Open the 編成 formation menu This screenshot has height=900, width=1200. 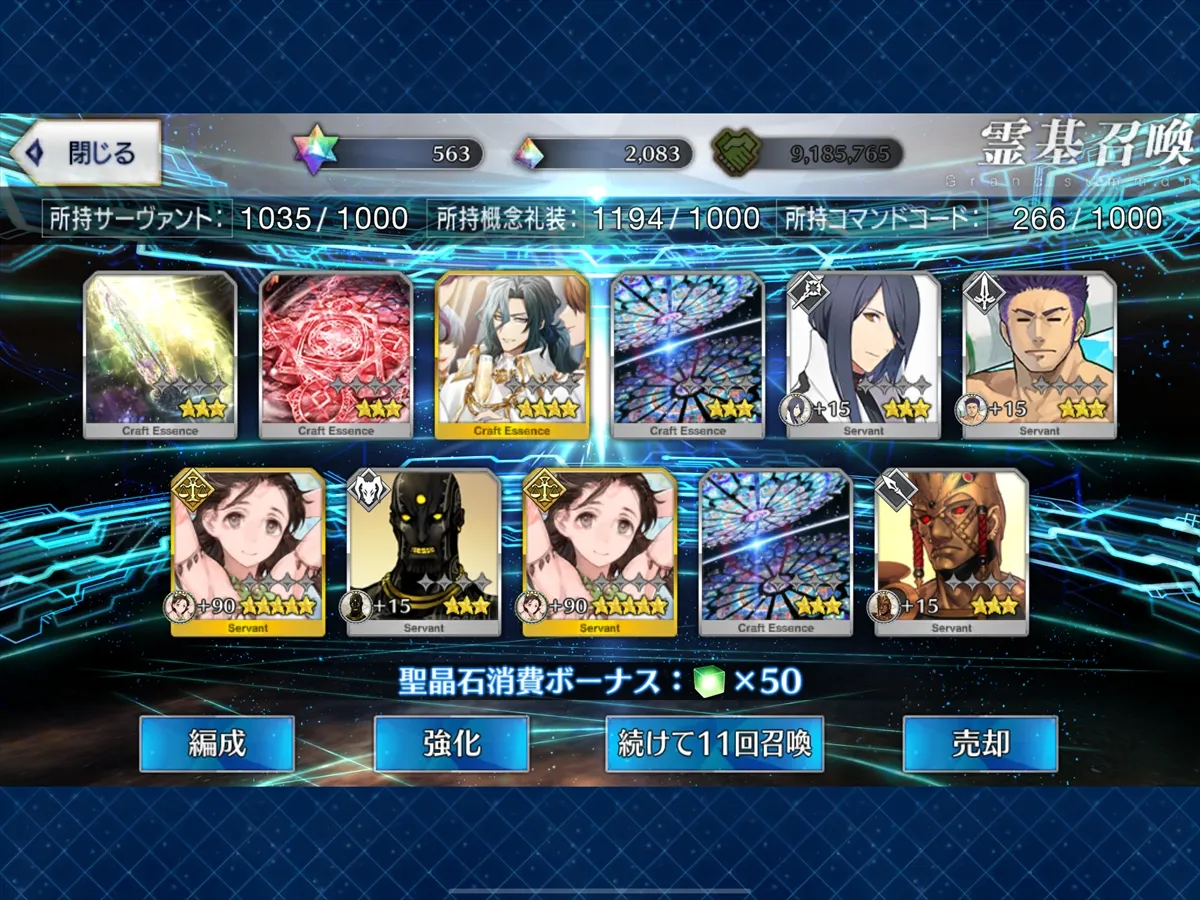tap(217, 743)
